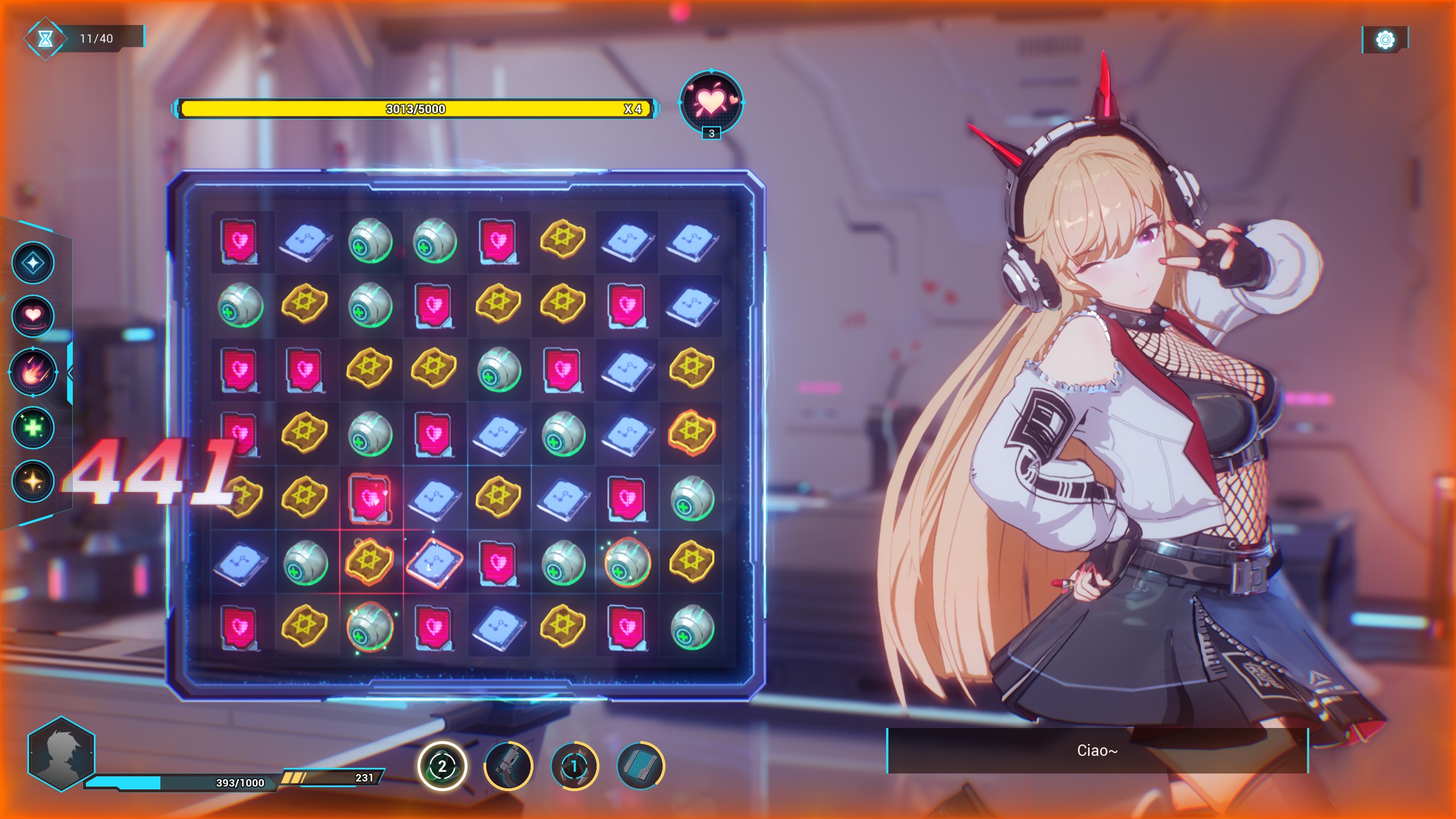
Task: Select the orange-outlined blue chip tile
Action: click(434, 562)
